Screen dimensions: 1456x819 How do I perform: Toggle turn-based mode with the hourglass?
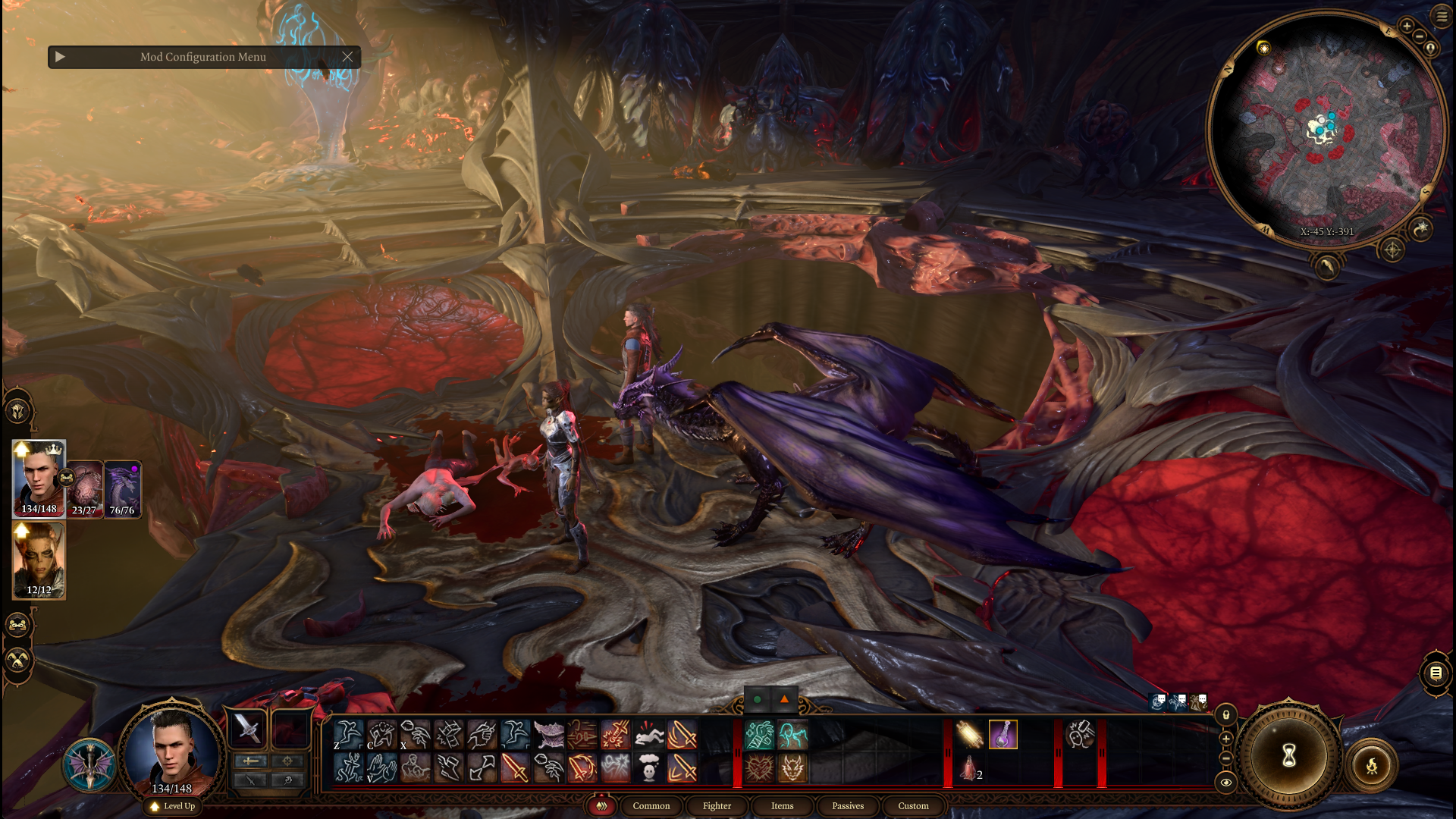1288,755
